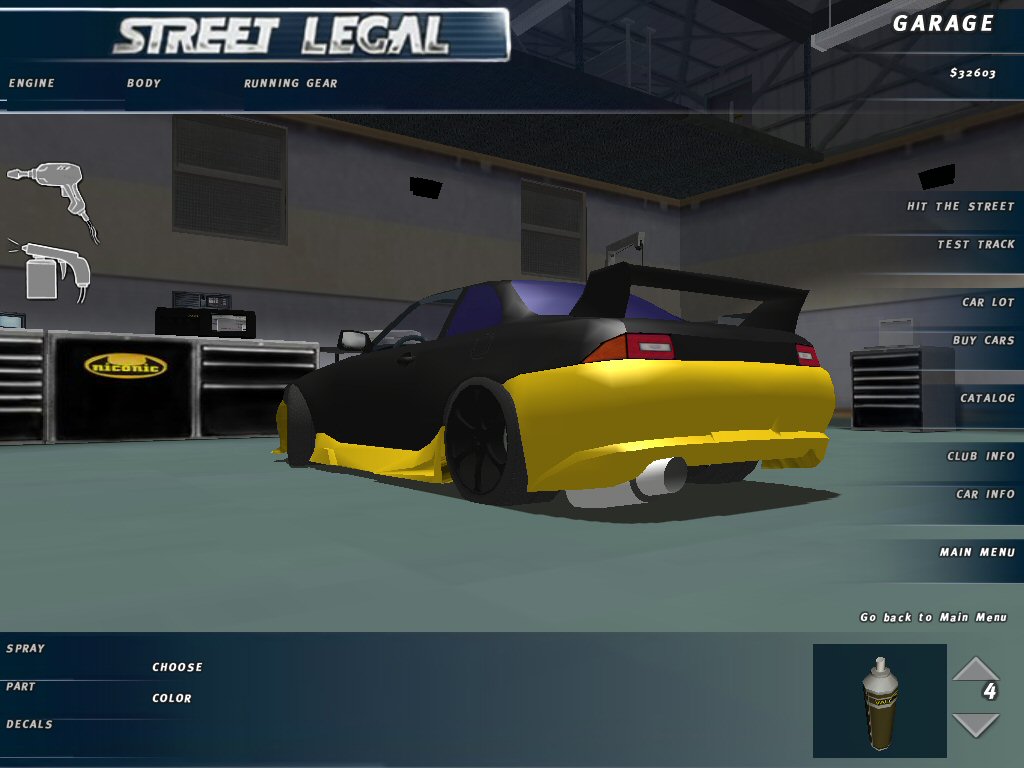The image size is (1024, 768).
Task: Go to the Test Track
Action: coord(975,244)
